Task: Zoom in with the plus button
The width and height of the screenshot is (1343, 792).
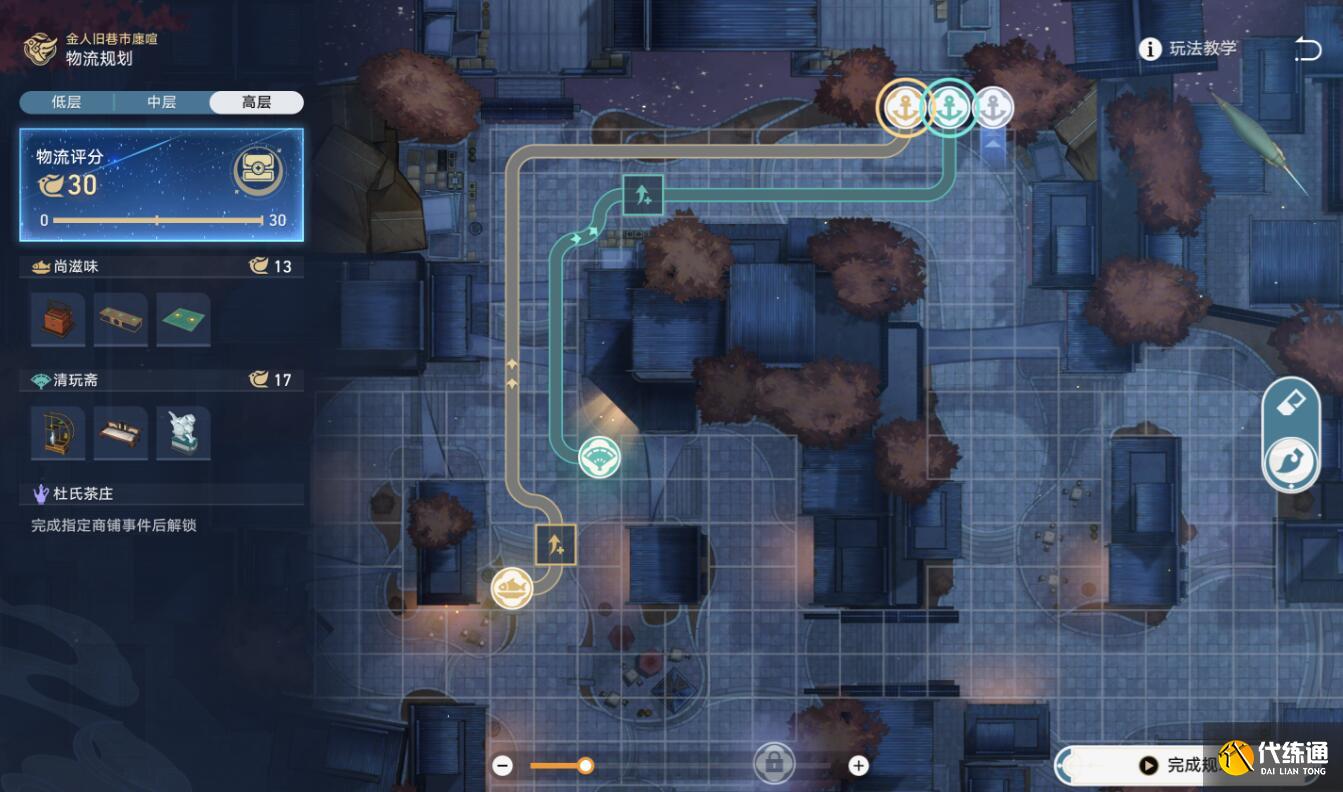Action: pos(858,766)
